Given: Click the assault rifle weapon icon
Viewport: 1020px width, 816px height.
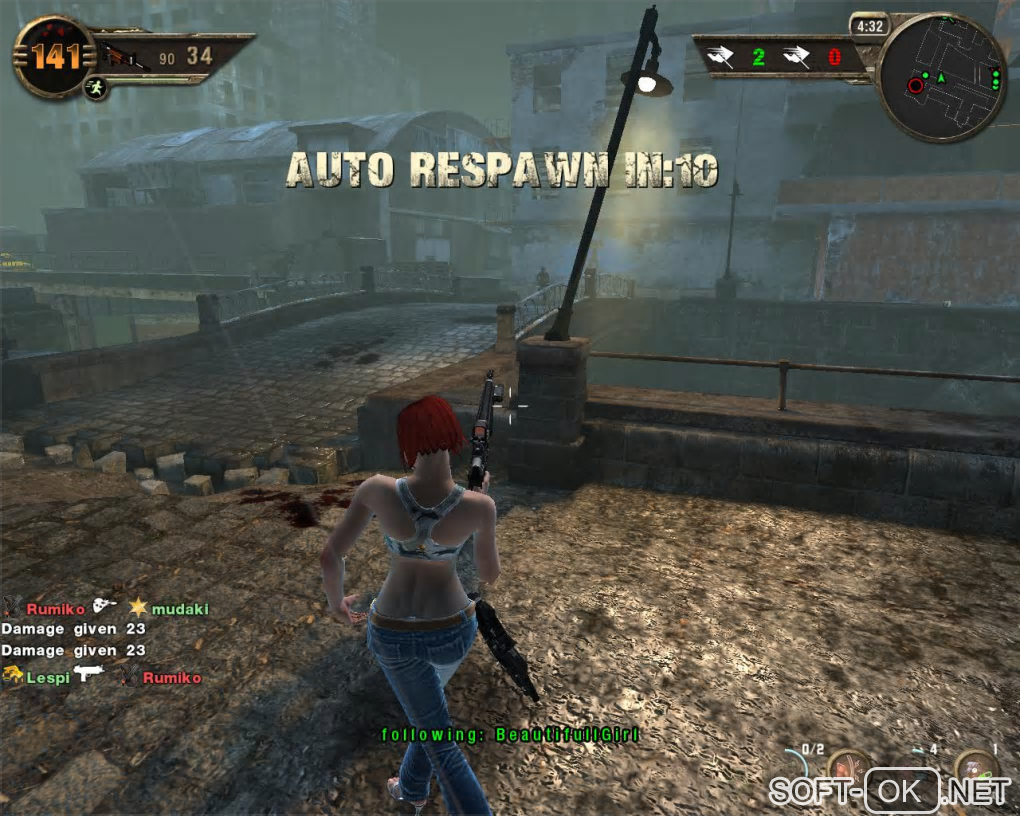Looking at the screenshot, I should click(121, 56).
